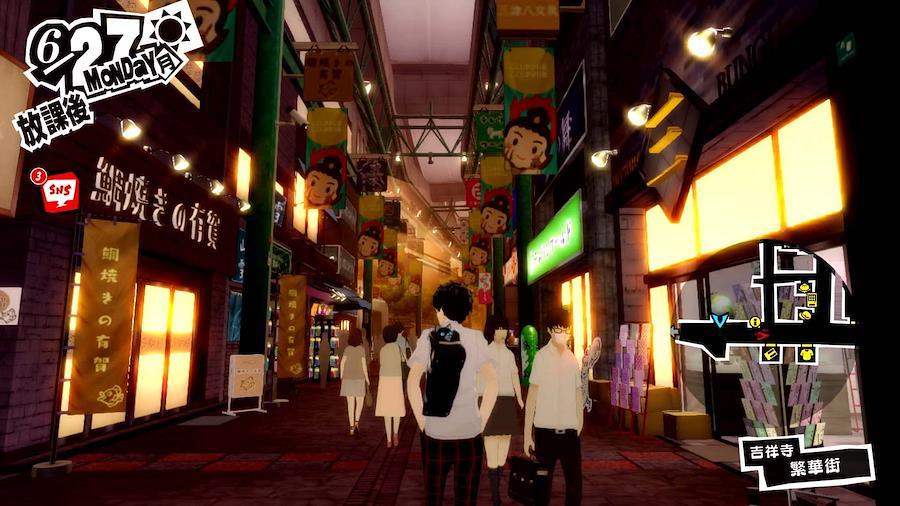Open the SNS messages icon

click(x=59, y=190)
